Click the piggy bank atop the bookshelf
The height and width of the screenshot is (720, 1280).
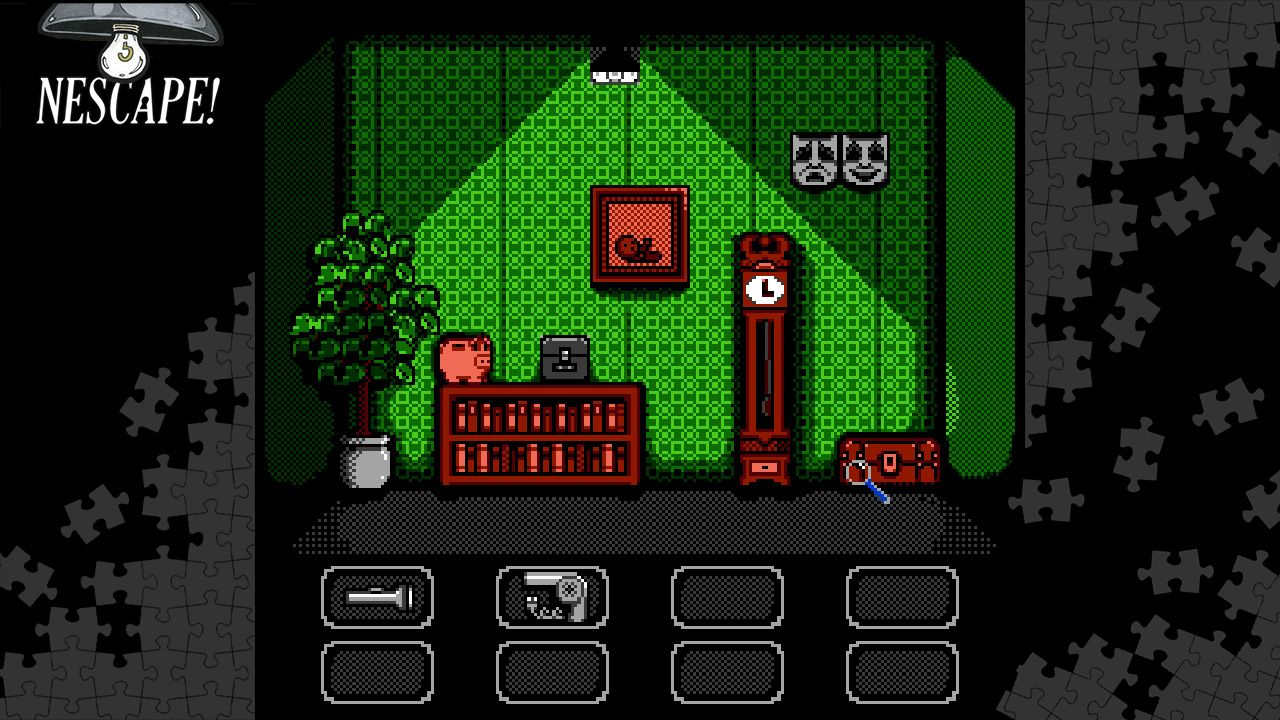(463, 360)
